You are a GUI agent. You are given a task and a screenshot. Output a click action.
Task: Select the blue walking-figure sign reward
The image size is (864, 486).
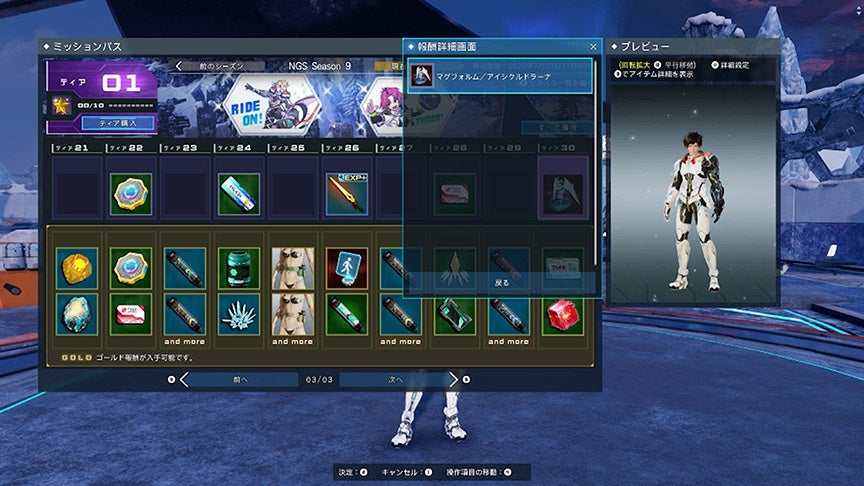coord(346,269)
